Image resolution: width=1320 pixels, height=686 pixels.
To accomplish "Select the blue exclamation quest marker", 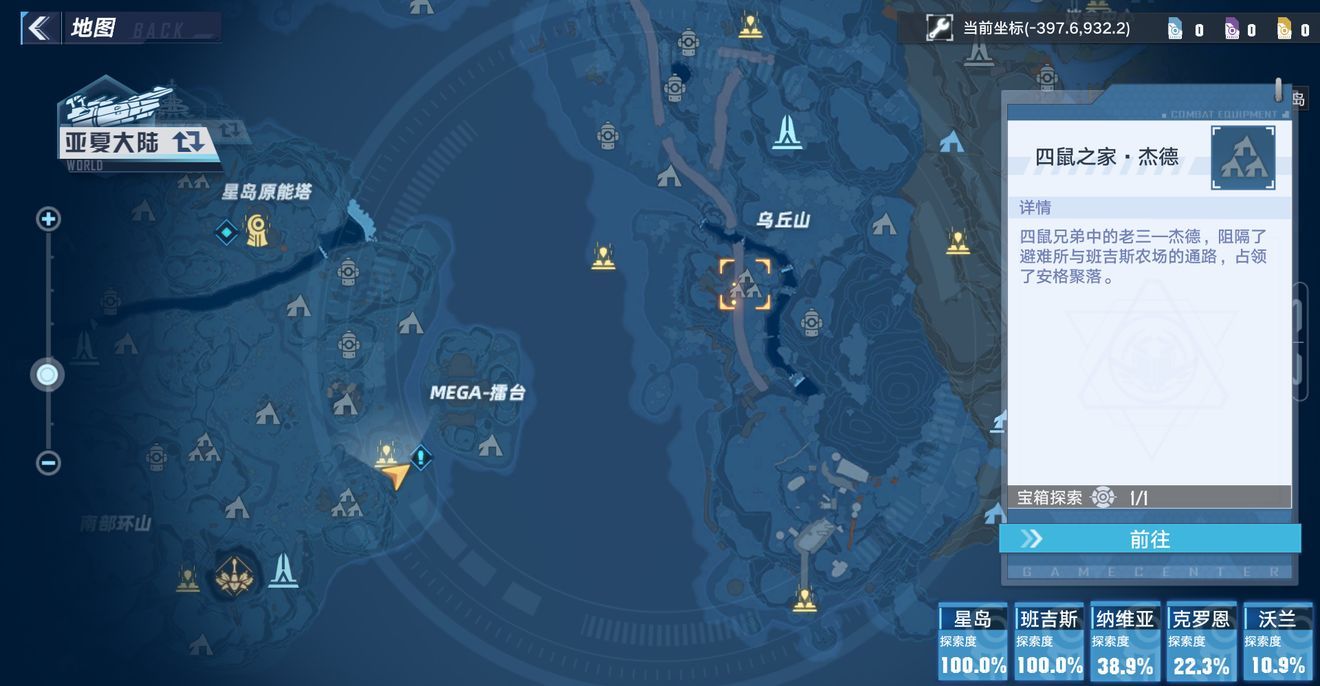I will coord(421,458).
